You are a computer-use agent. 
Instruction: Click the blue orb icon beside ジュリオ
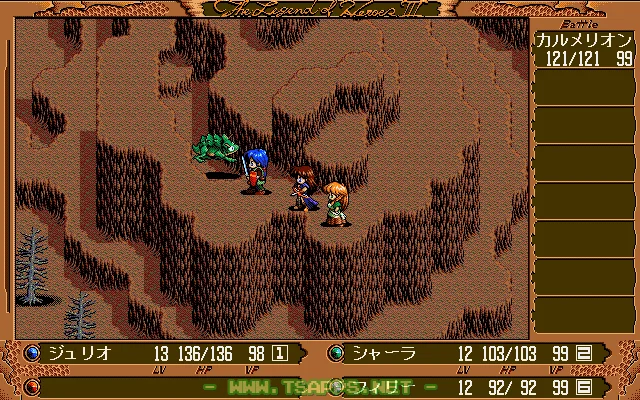click(32, 352)
